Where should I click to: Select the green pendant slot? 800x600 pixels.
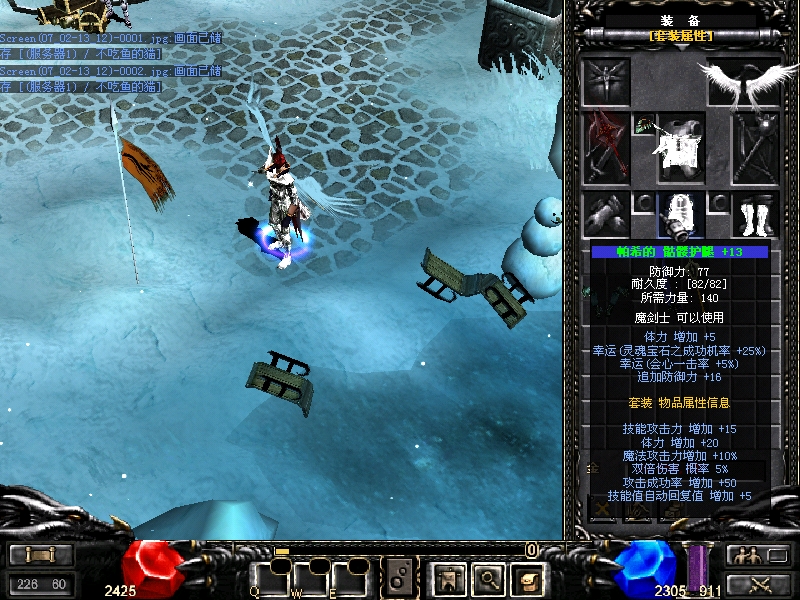tap(643, 125)
